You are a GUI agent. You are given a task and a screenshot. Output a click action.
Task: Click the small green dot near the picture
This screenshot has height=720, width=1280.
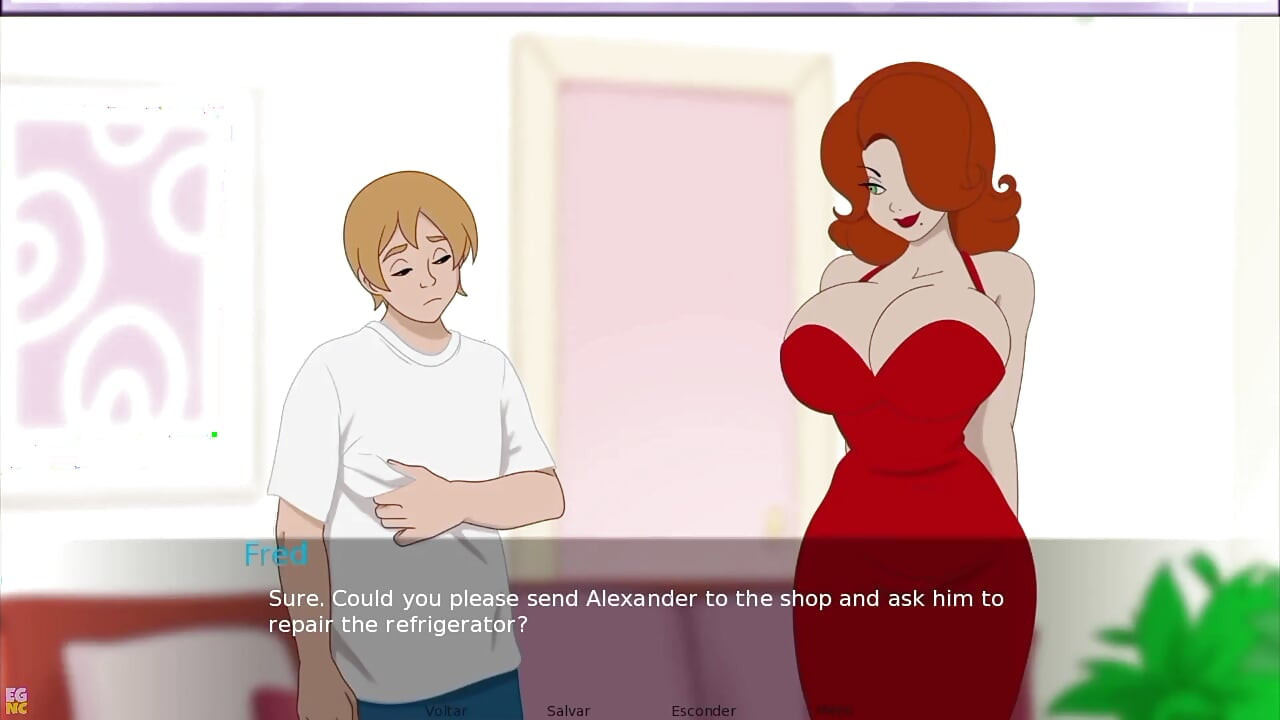pos(213,434)
